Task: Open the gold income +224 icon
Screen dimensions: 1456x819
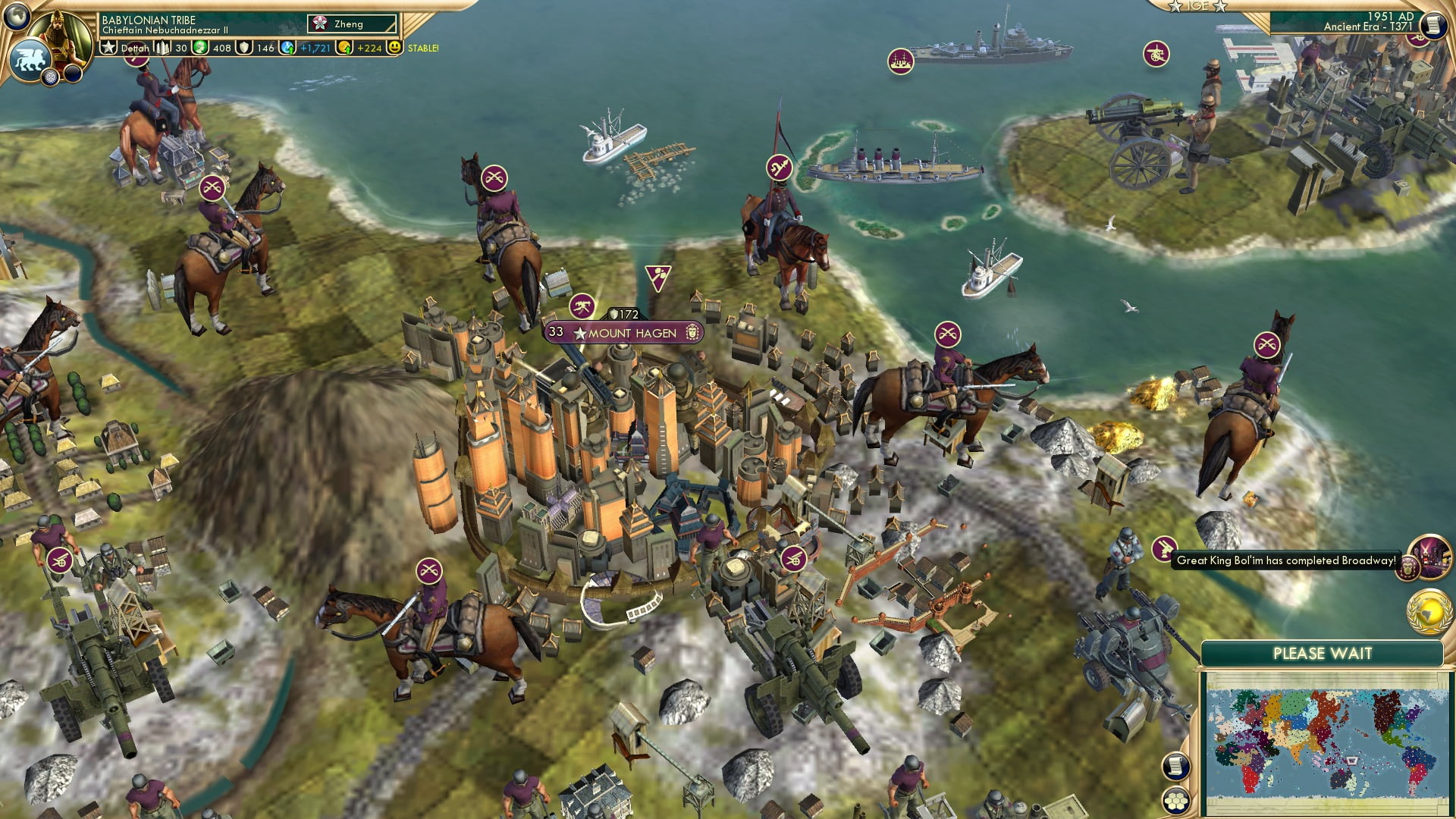Action: click(x=361, y=48)
